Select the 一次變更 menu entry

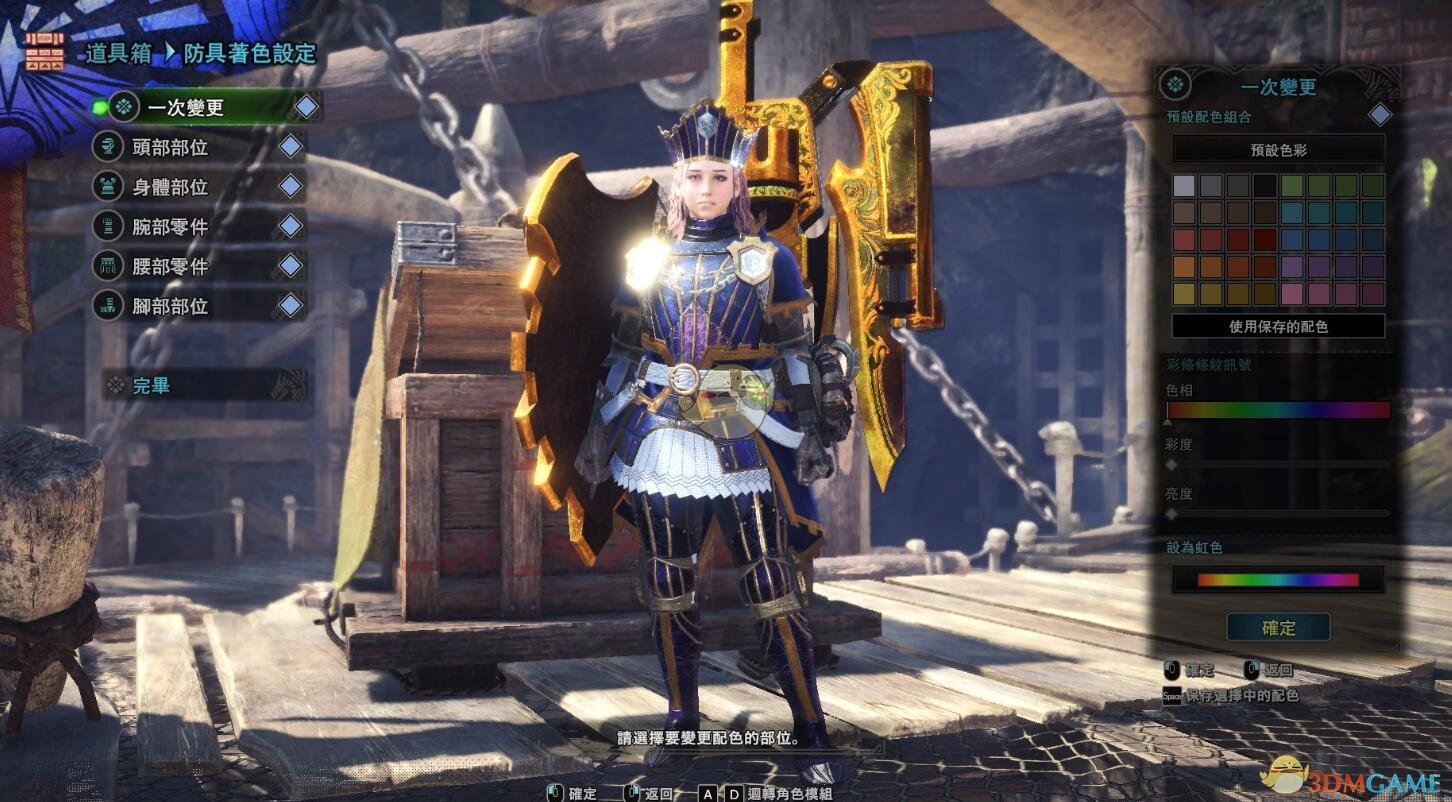pos(186,106)
